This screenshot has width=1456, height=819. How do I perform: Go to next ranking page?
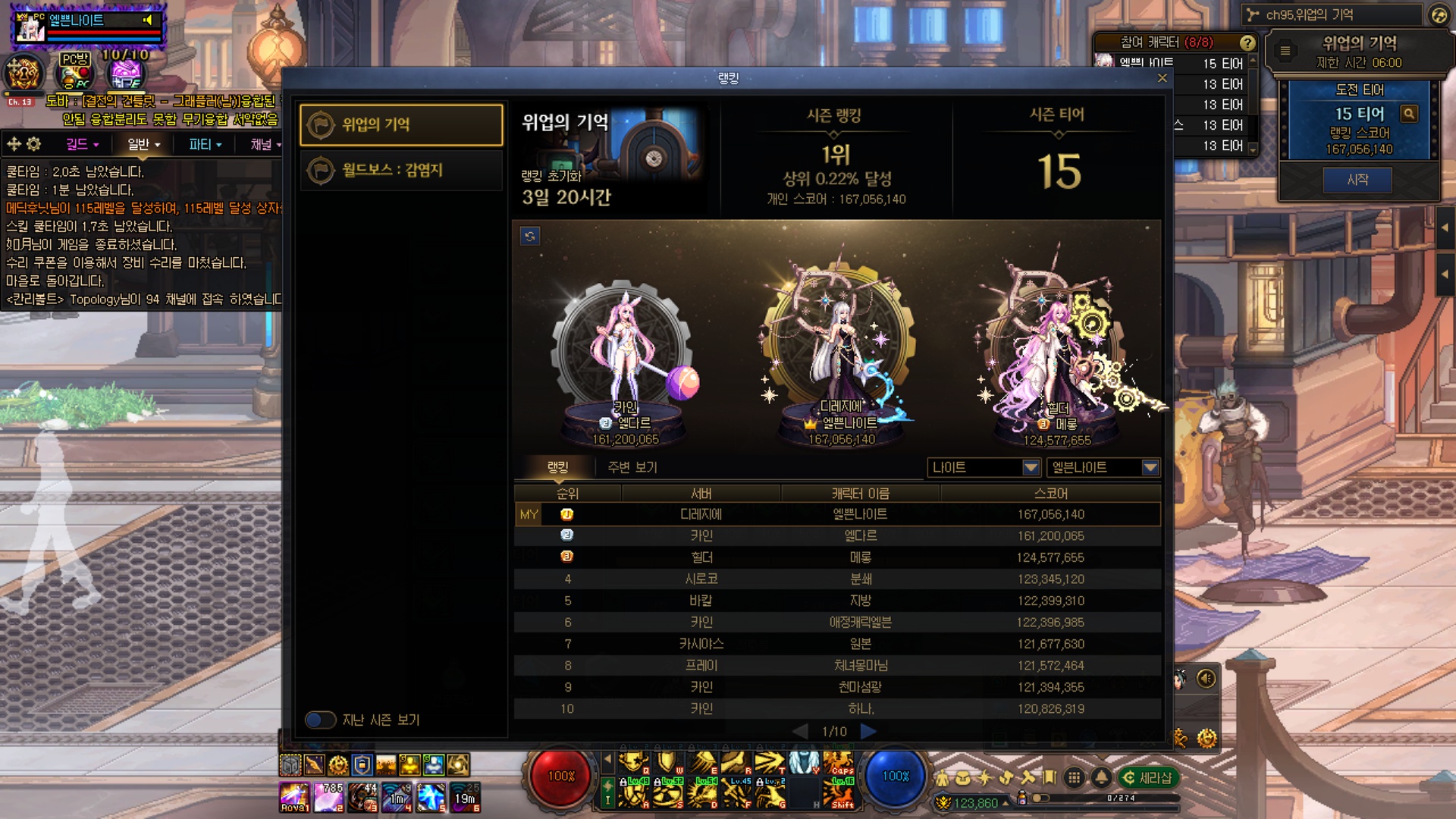869,731
